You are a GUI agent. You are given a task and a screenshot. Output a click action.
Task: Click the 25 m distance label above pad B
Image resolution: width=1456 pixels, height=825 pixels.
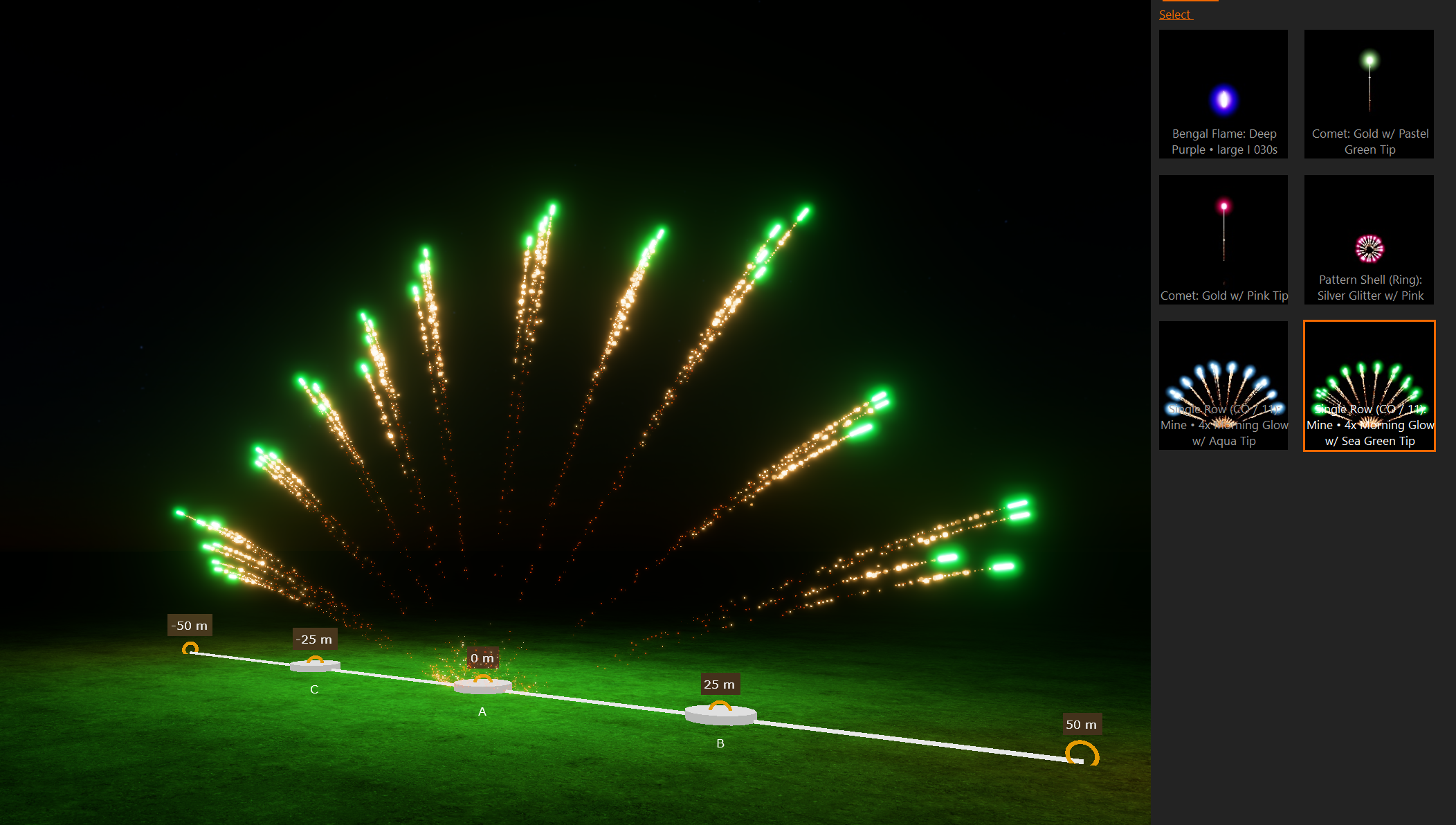tap(720, 684)
